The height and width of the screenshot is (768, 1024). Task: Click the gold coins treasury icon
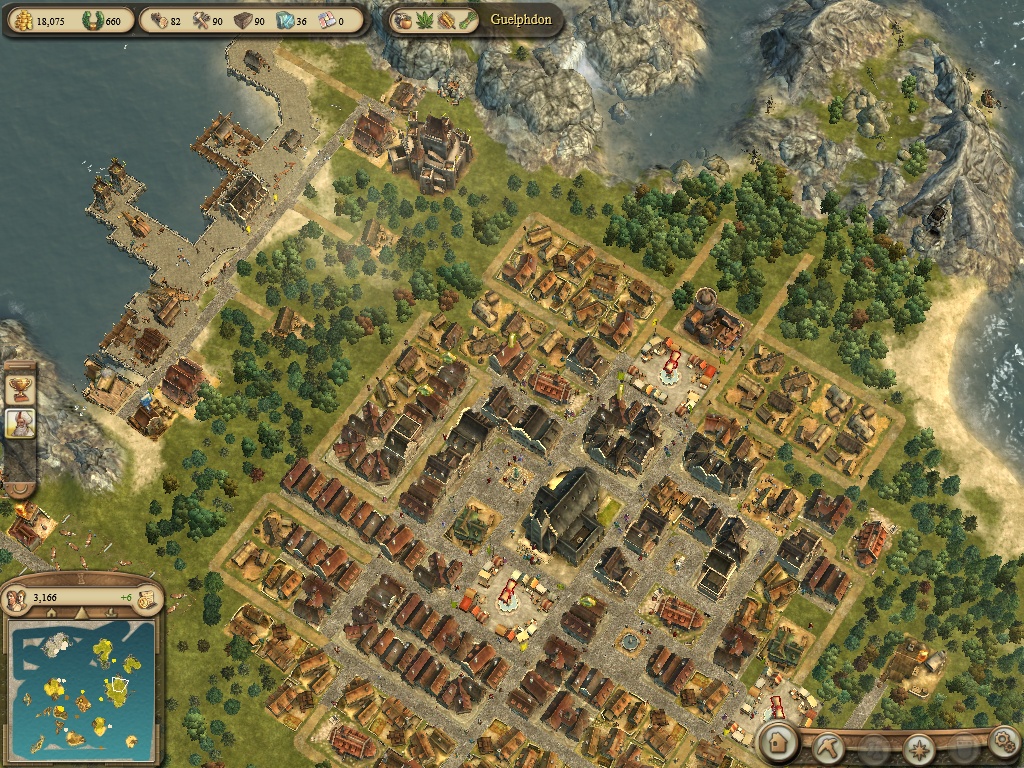click(23, 20)
